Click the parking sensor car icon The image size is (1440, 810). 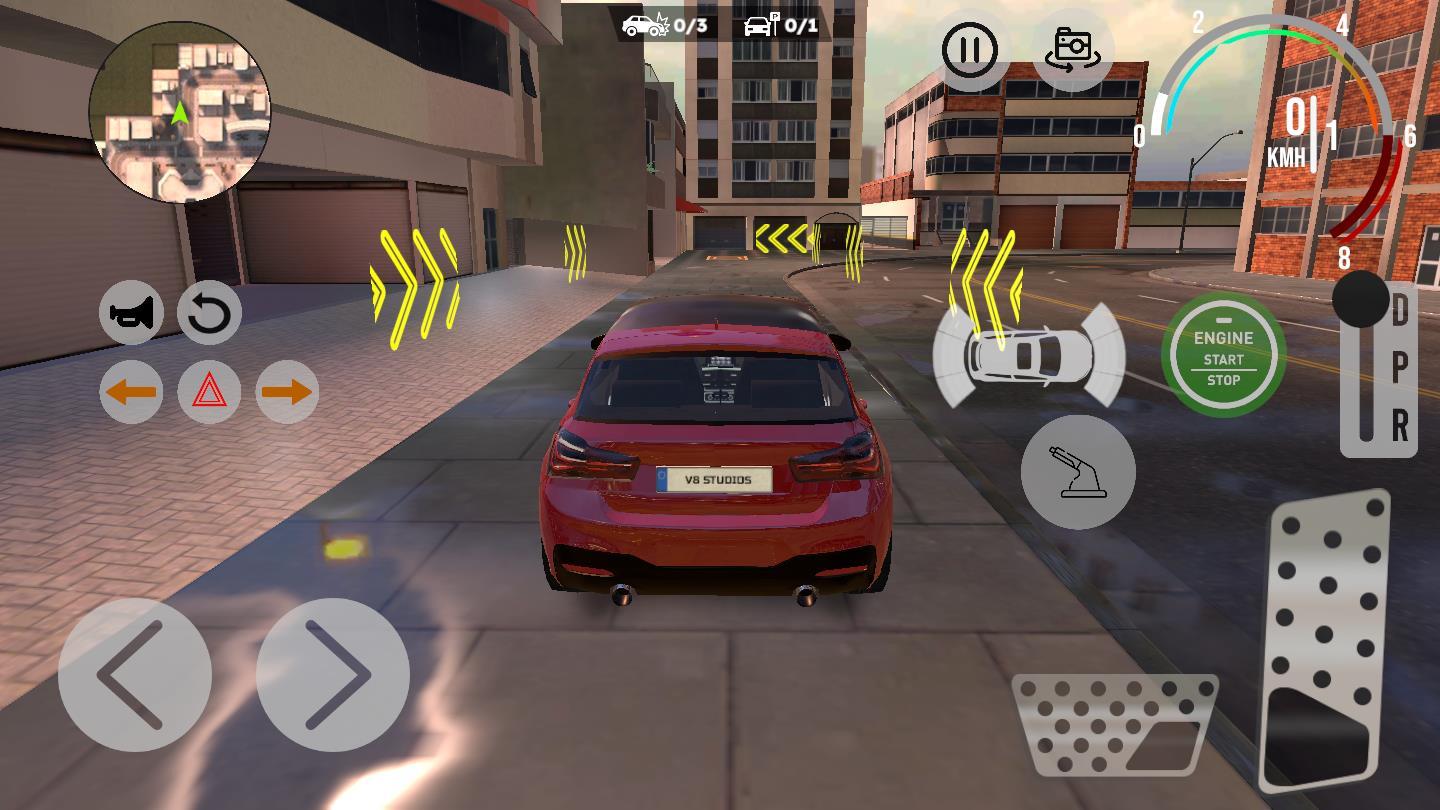(x=1029, y=355)
